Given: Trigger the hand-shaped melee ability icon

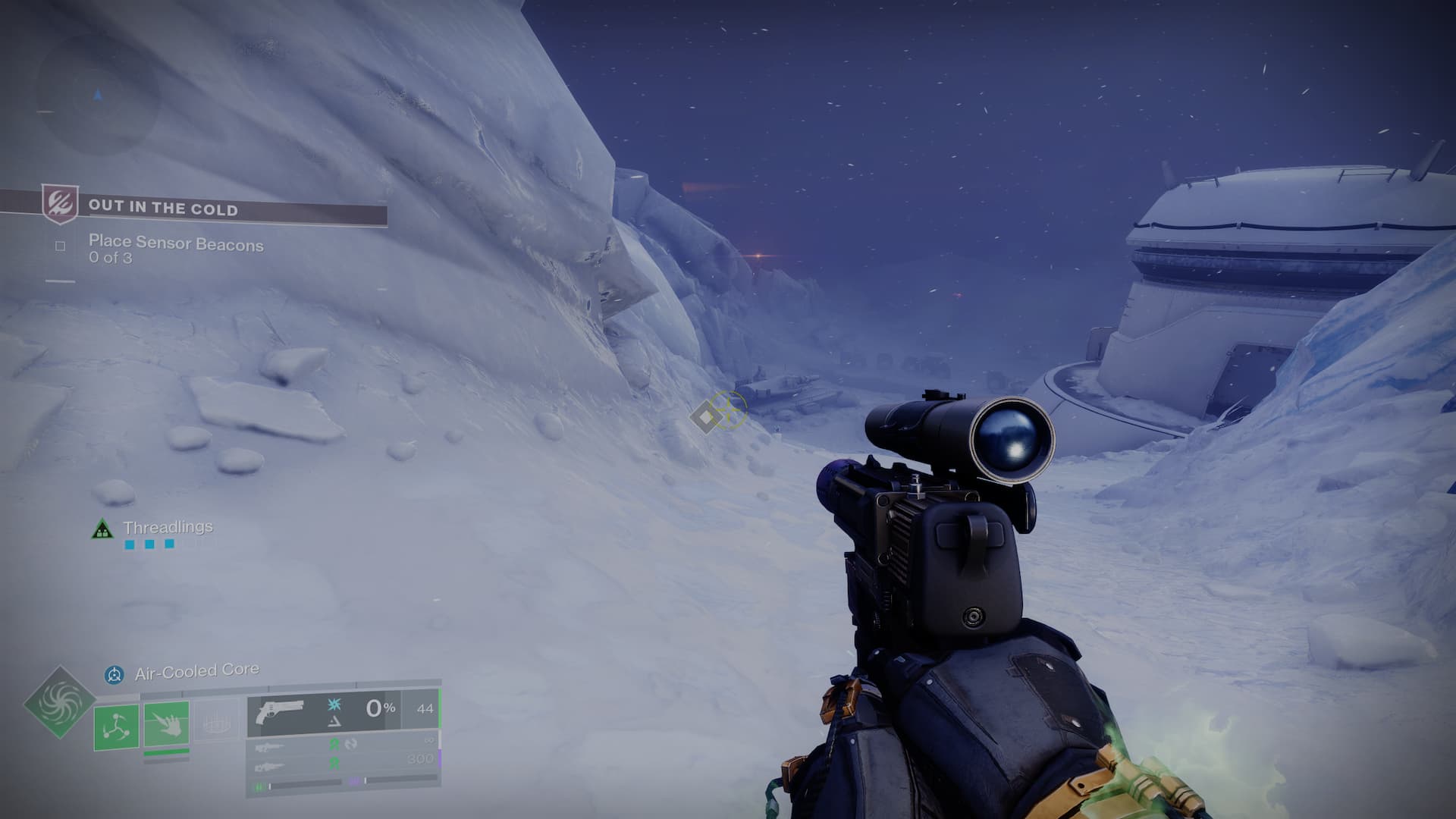Looking at the screenshot, I should click(166, 724).
